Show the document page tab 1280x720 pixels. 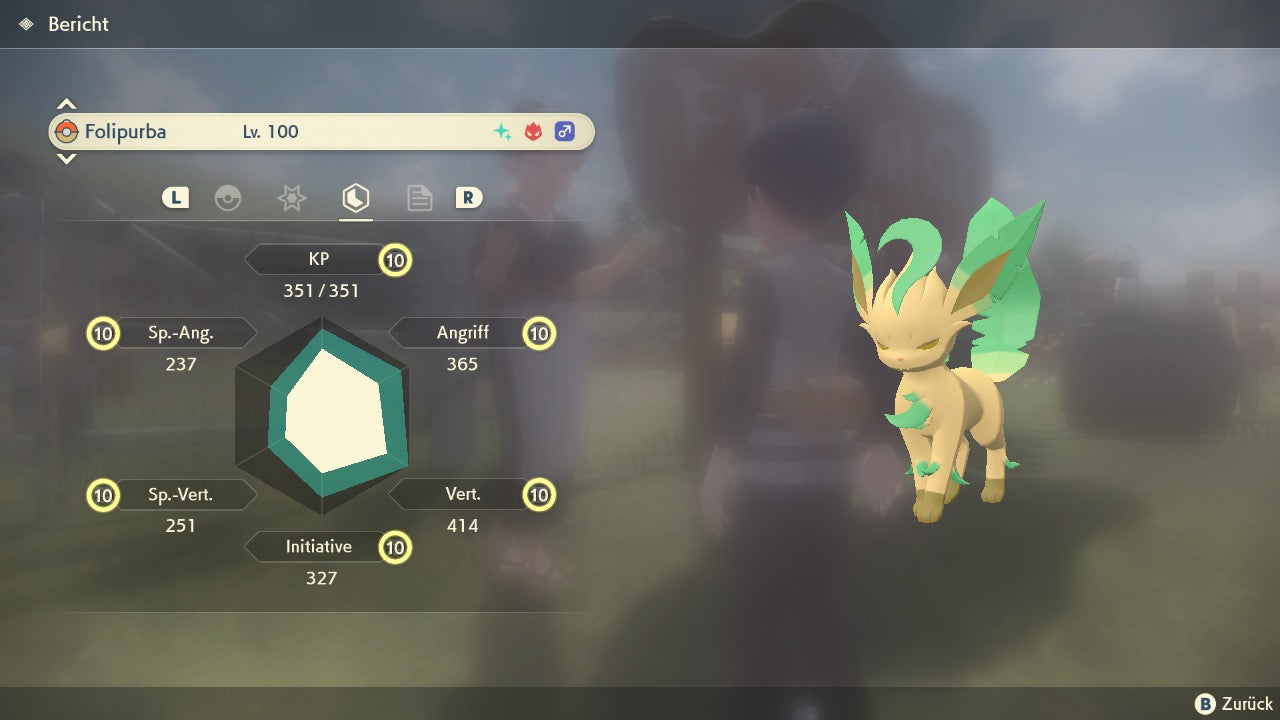419,198
